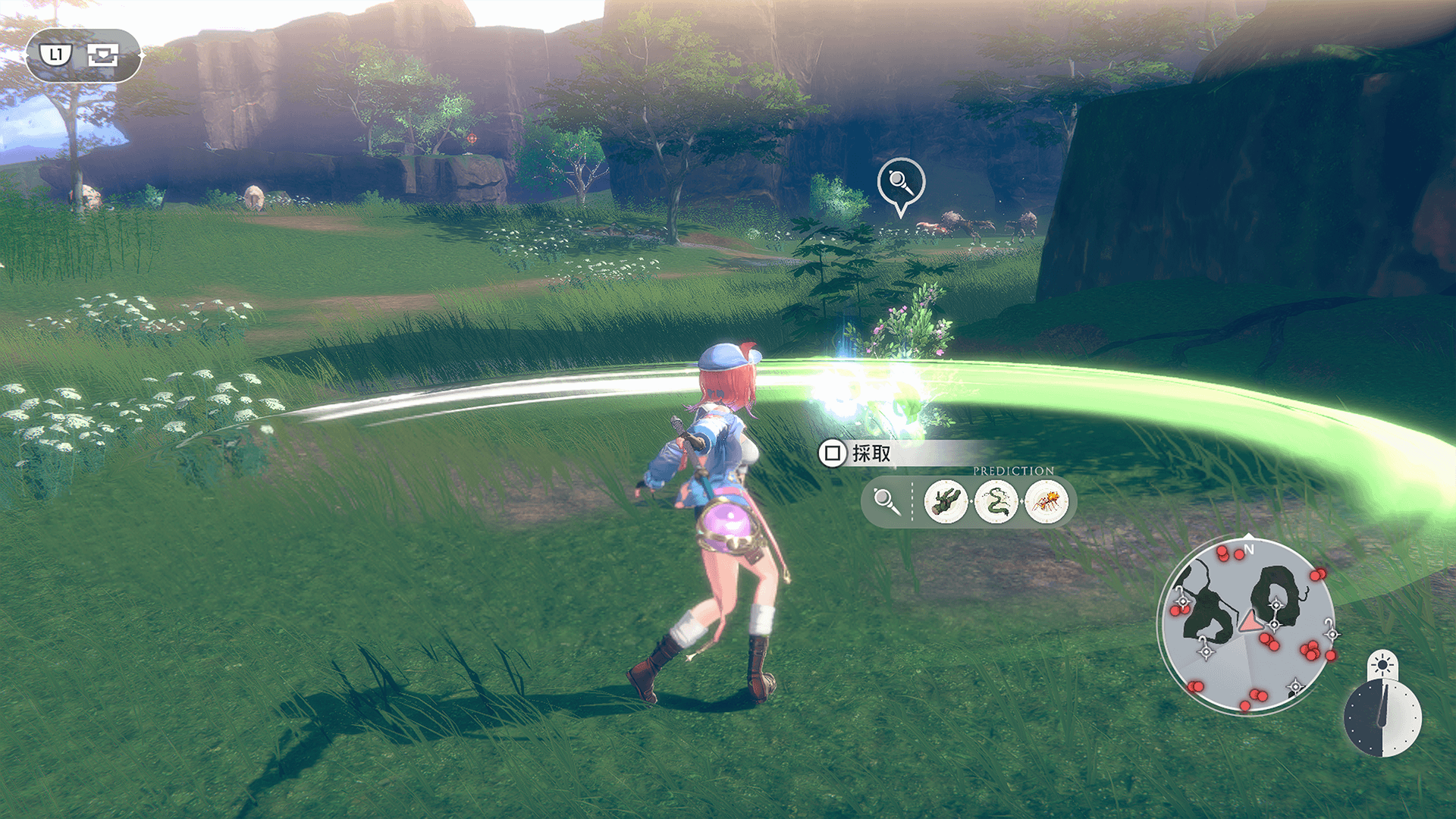Click the staff gathering marker bubble

pyautogui.click(x=900, y=183)
